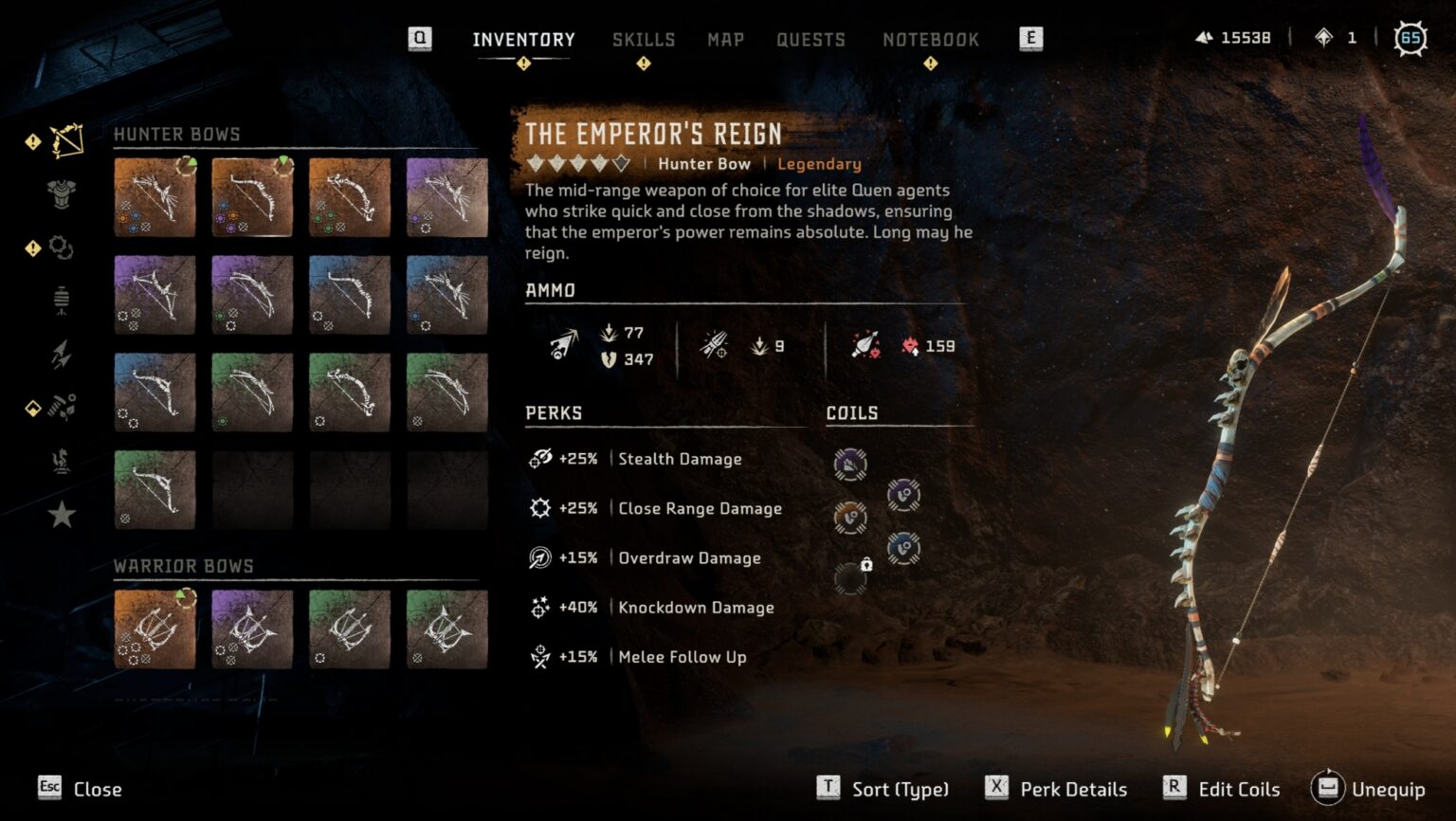Open the NOTEBOOK menu item
This screenshot has height=821, width=1456.
click(x=931, y=39)
